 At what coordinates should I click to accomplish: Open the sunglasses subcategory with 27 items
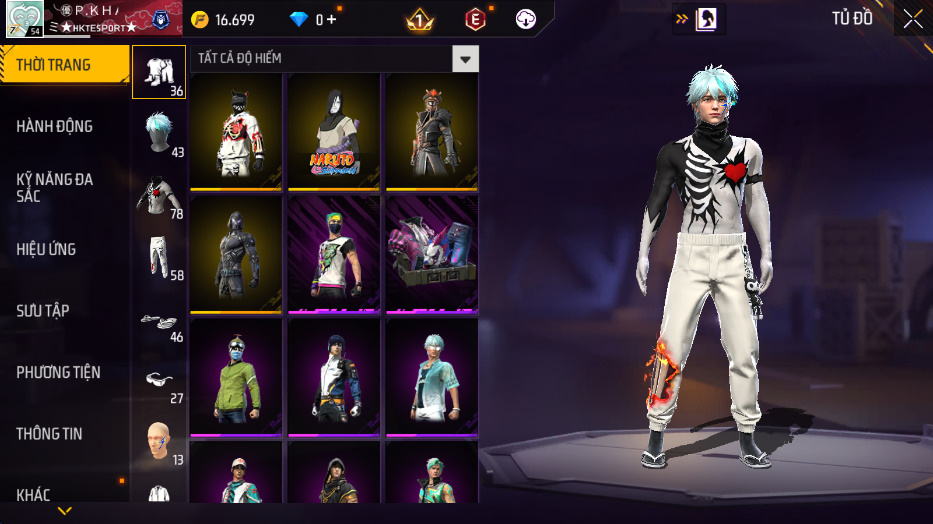pyautogui.click(x=159, y=382)
